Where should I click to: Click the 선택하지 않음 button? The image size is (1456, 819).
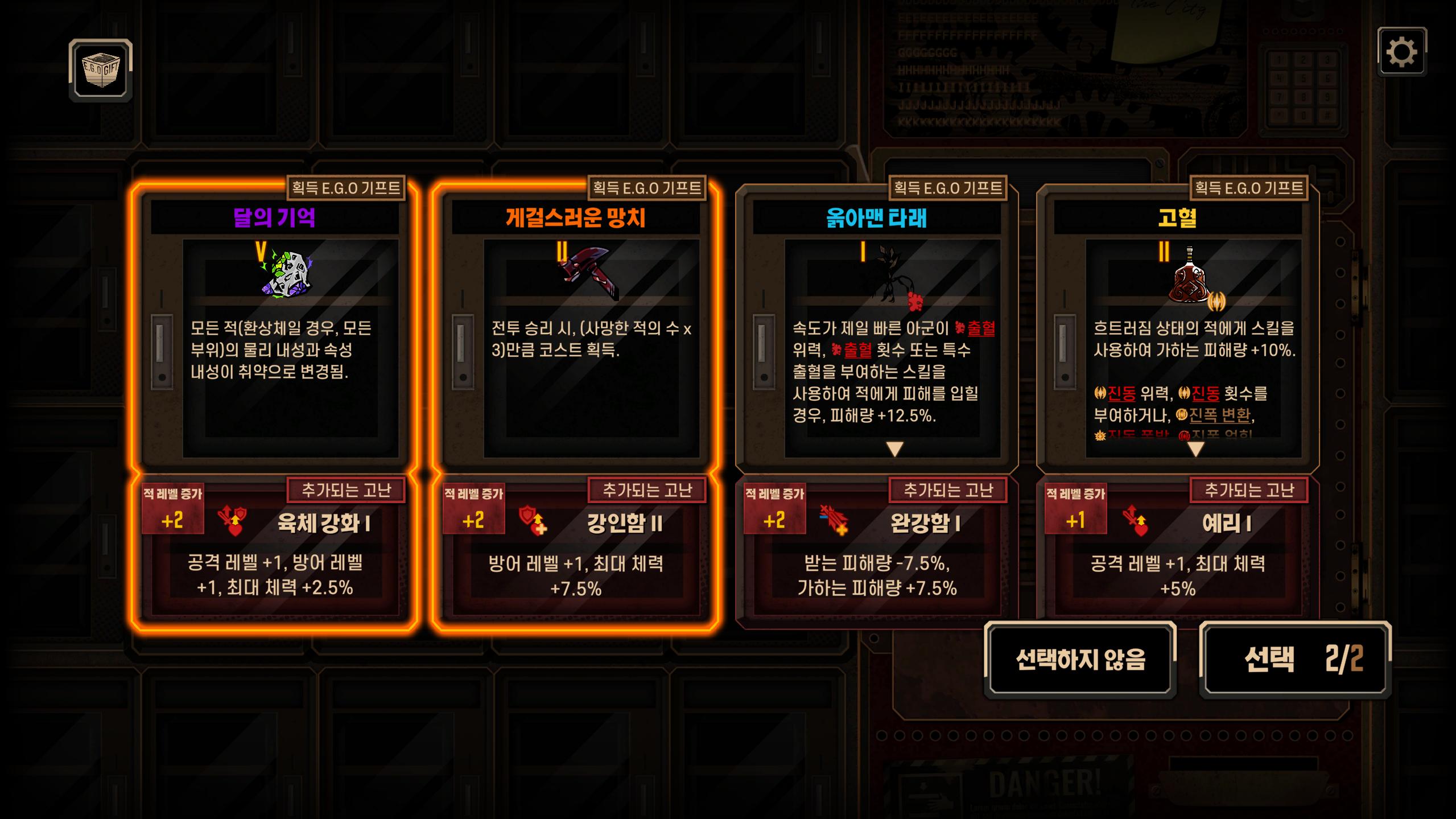click(1080, 660)
